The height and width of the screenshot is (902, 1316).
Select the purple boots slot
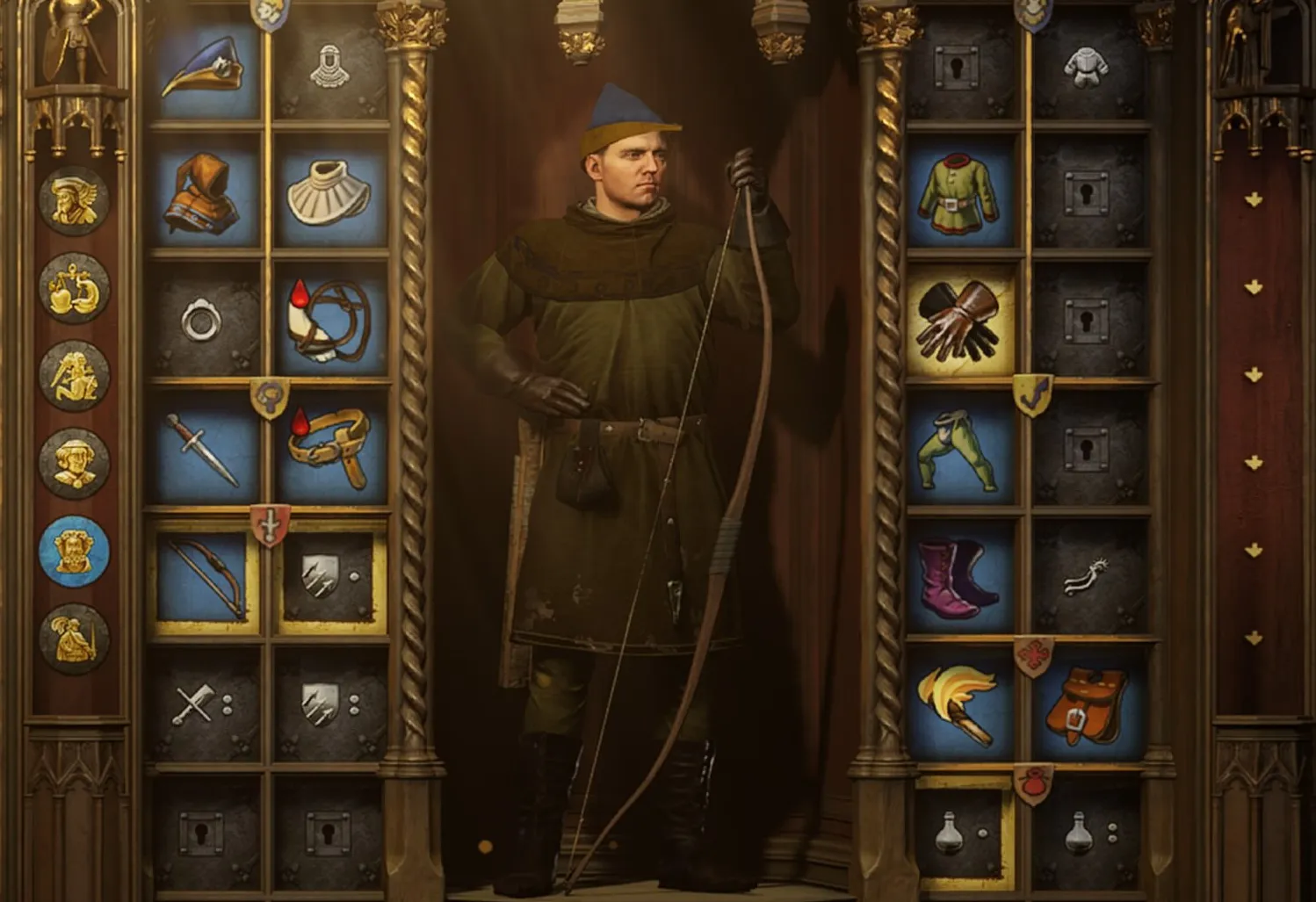pyautogui.click(x=961, y=576)
